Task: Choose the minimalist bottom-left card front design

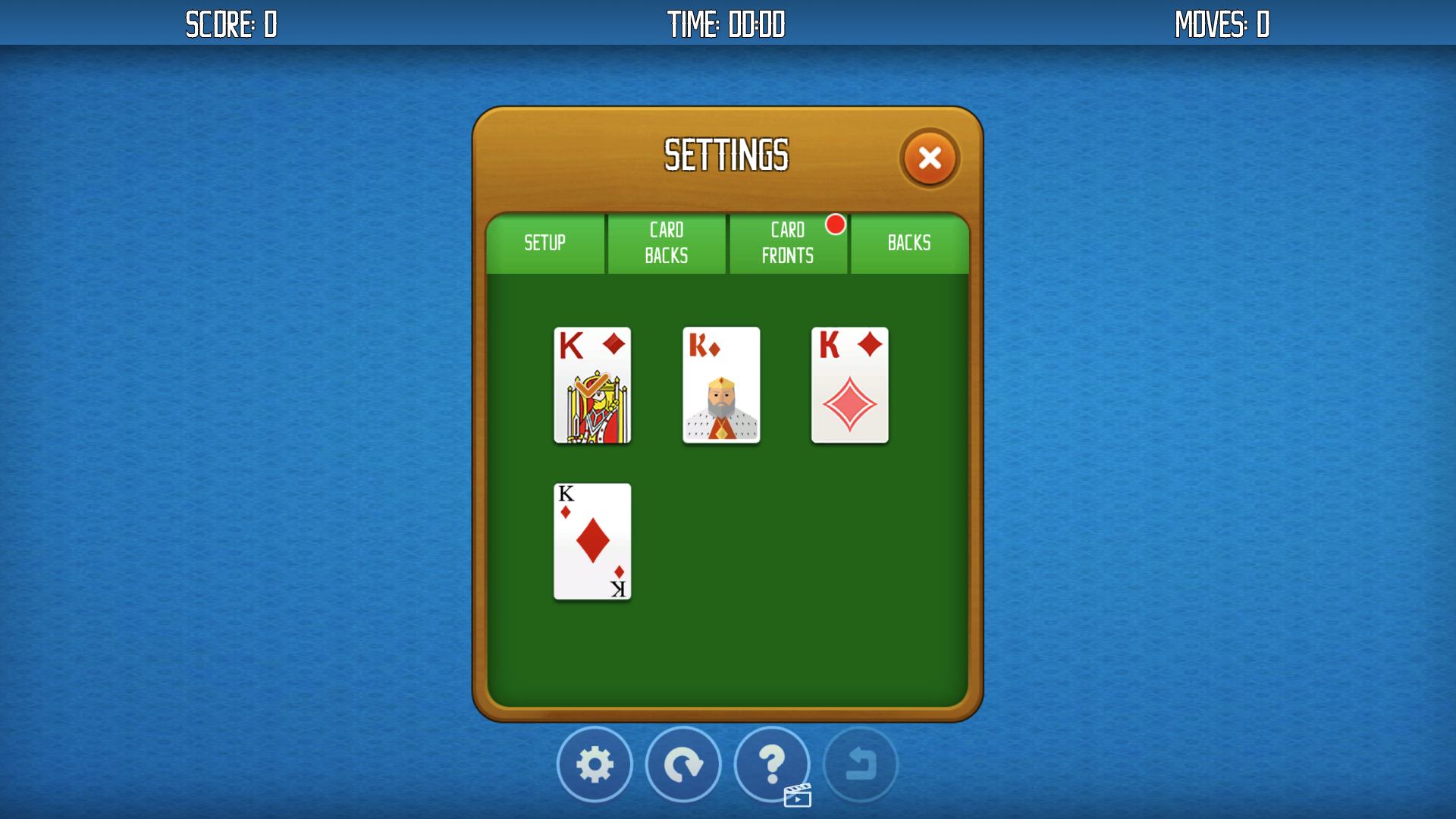Action: pos(592,541)
